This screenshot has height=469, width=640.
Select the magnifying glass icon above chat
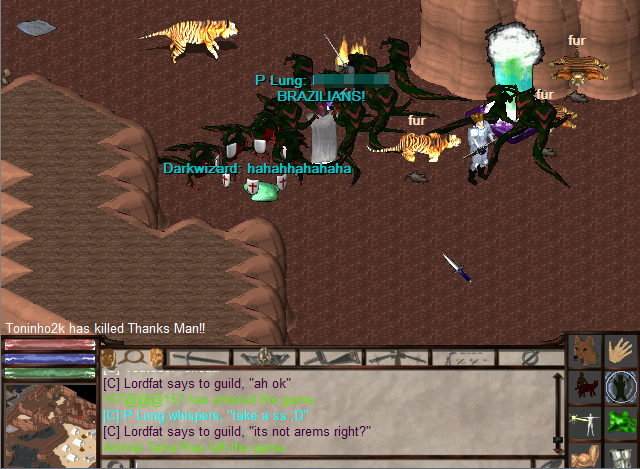coord(131,357)
